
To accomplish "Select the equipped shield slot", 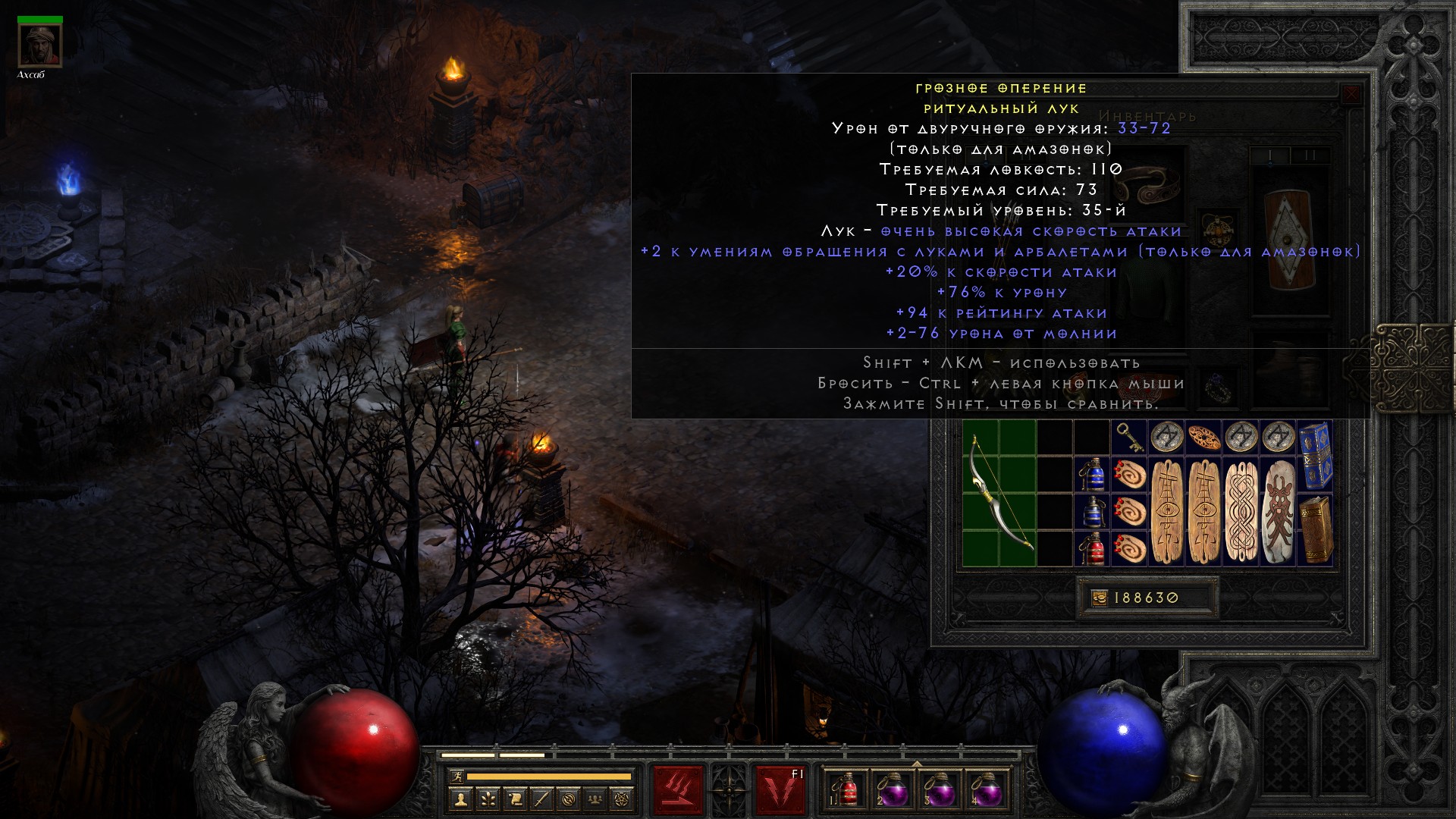I will 1288,239.
